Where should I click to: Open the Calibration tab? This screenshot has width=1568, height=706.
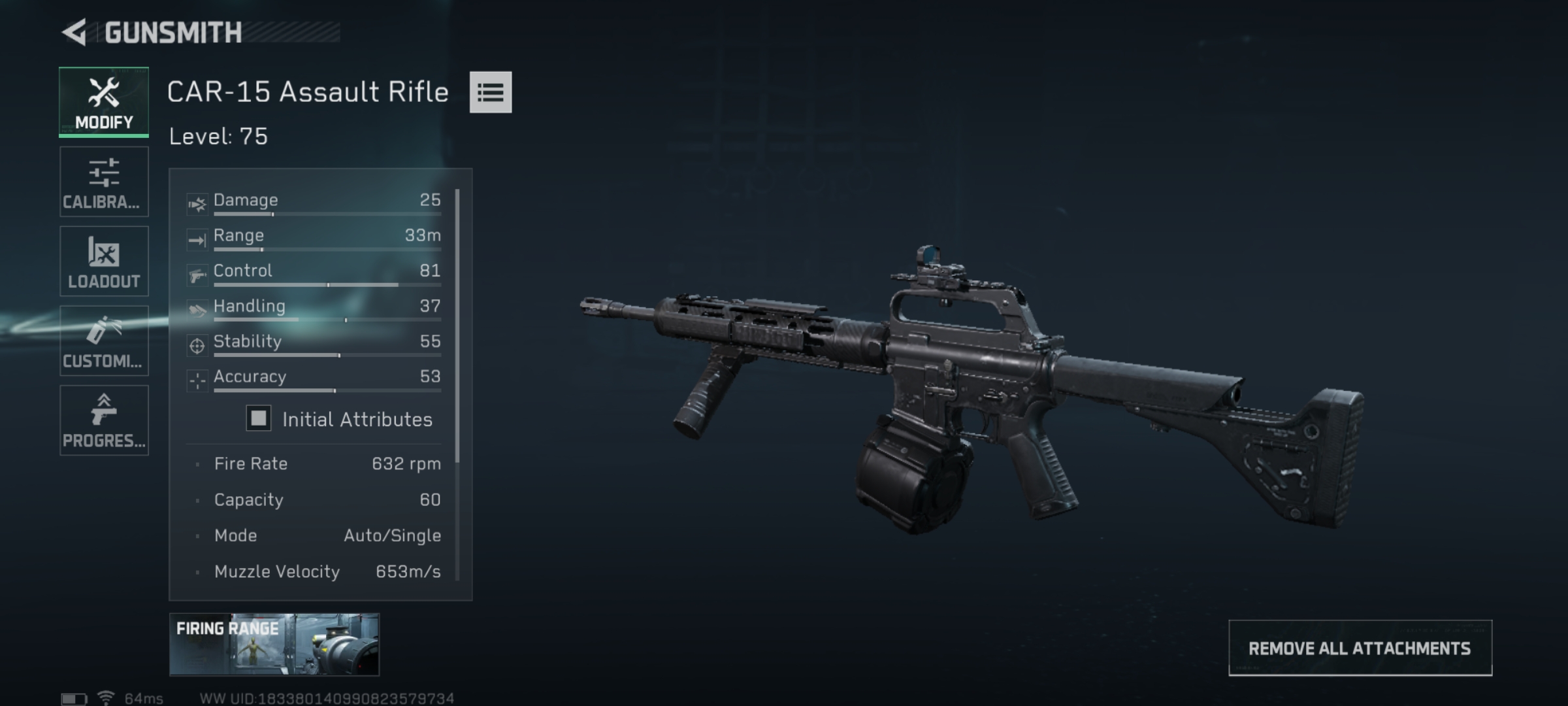click(104, 182)
